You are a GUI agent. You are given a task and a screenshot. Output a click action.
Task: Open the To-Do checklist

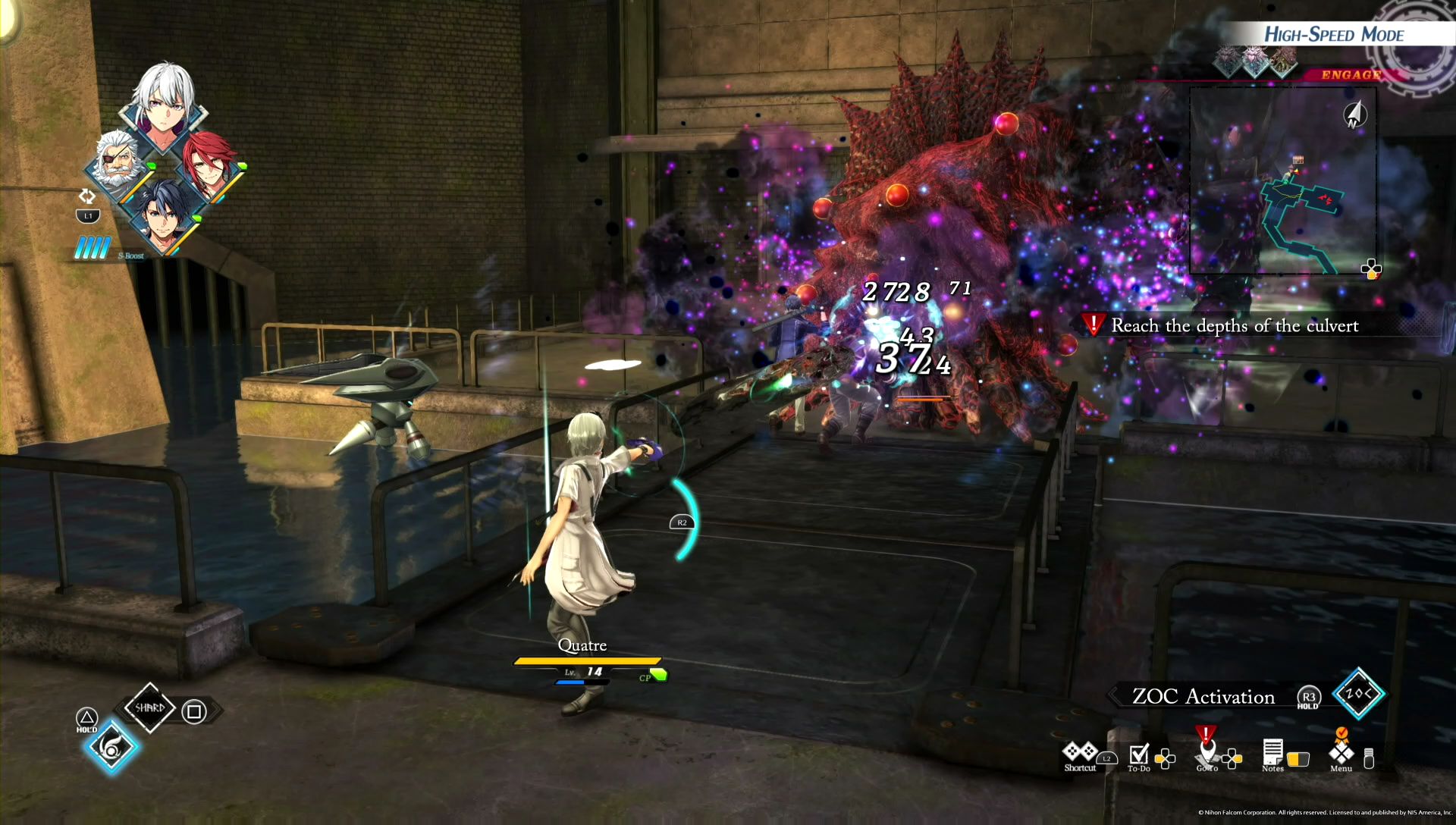[1139, 755]
